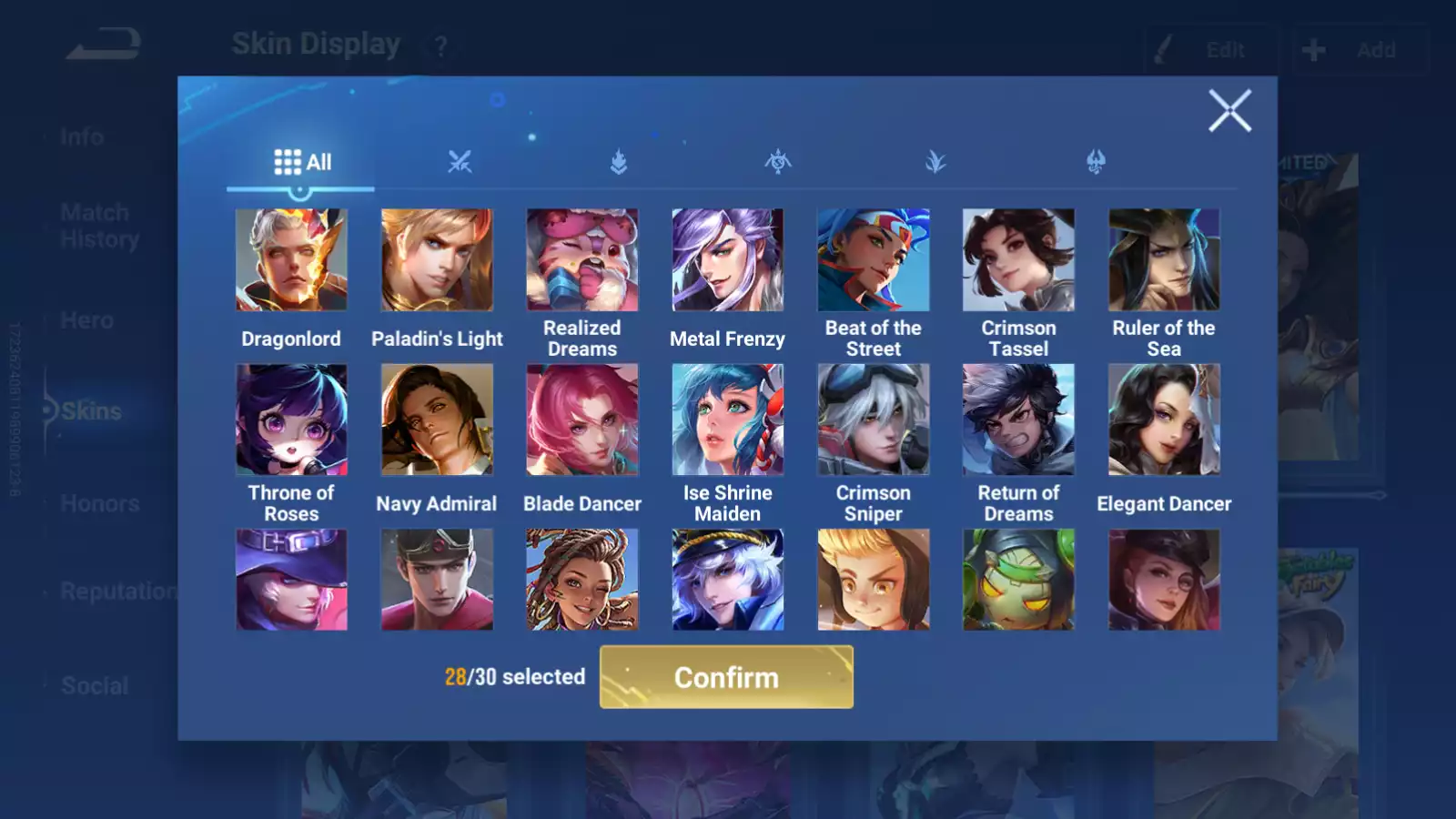1456x819 pixels.
Task: Pick the Ruler of the Sea skin
Action: click(x=1164, y=260)
